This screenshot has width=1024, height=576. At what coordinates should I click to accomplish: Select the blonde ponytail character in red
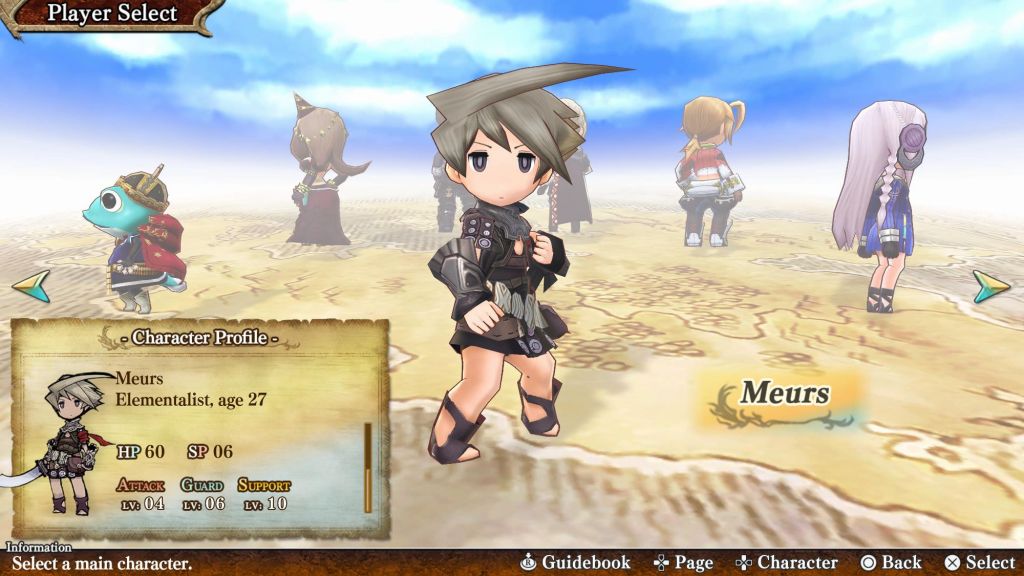tap(708, 170)
